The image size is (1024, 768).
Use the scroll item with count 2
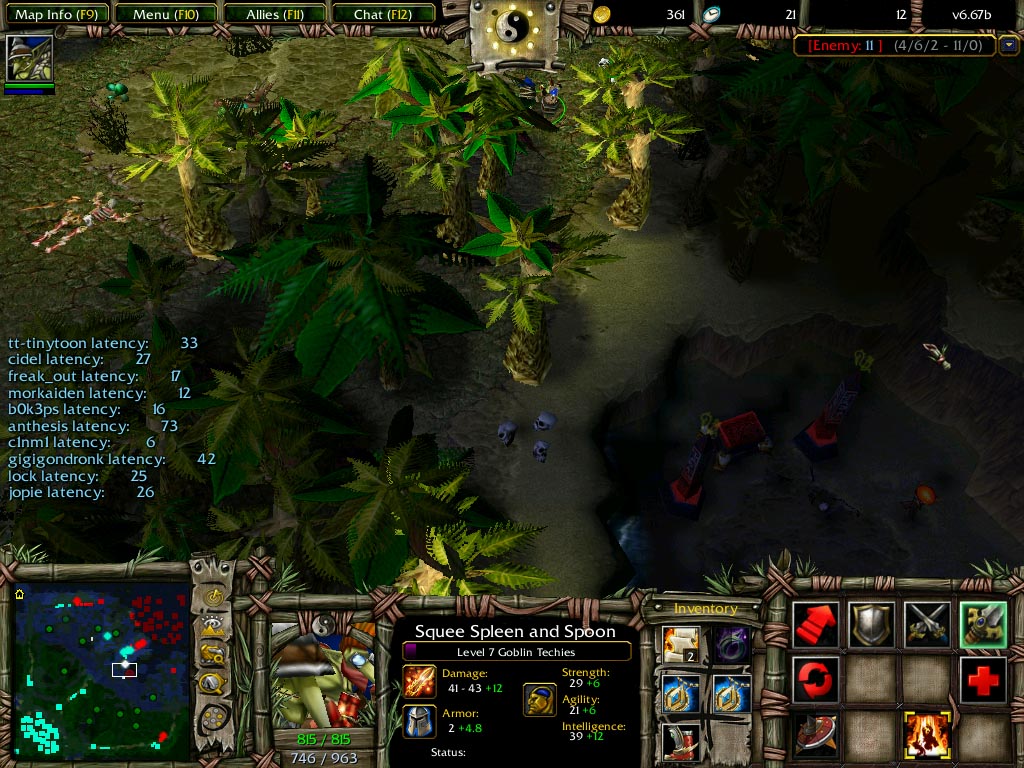tap(680, 644)
